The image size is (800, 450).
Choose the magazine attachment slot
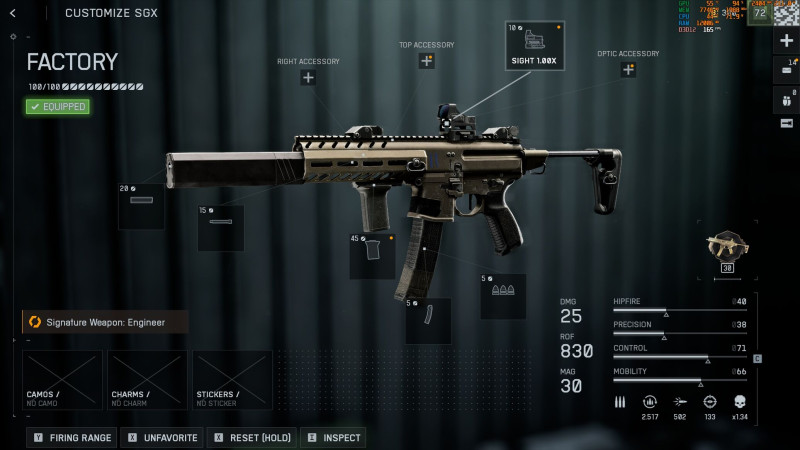428,320
